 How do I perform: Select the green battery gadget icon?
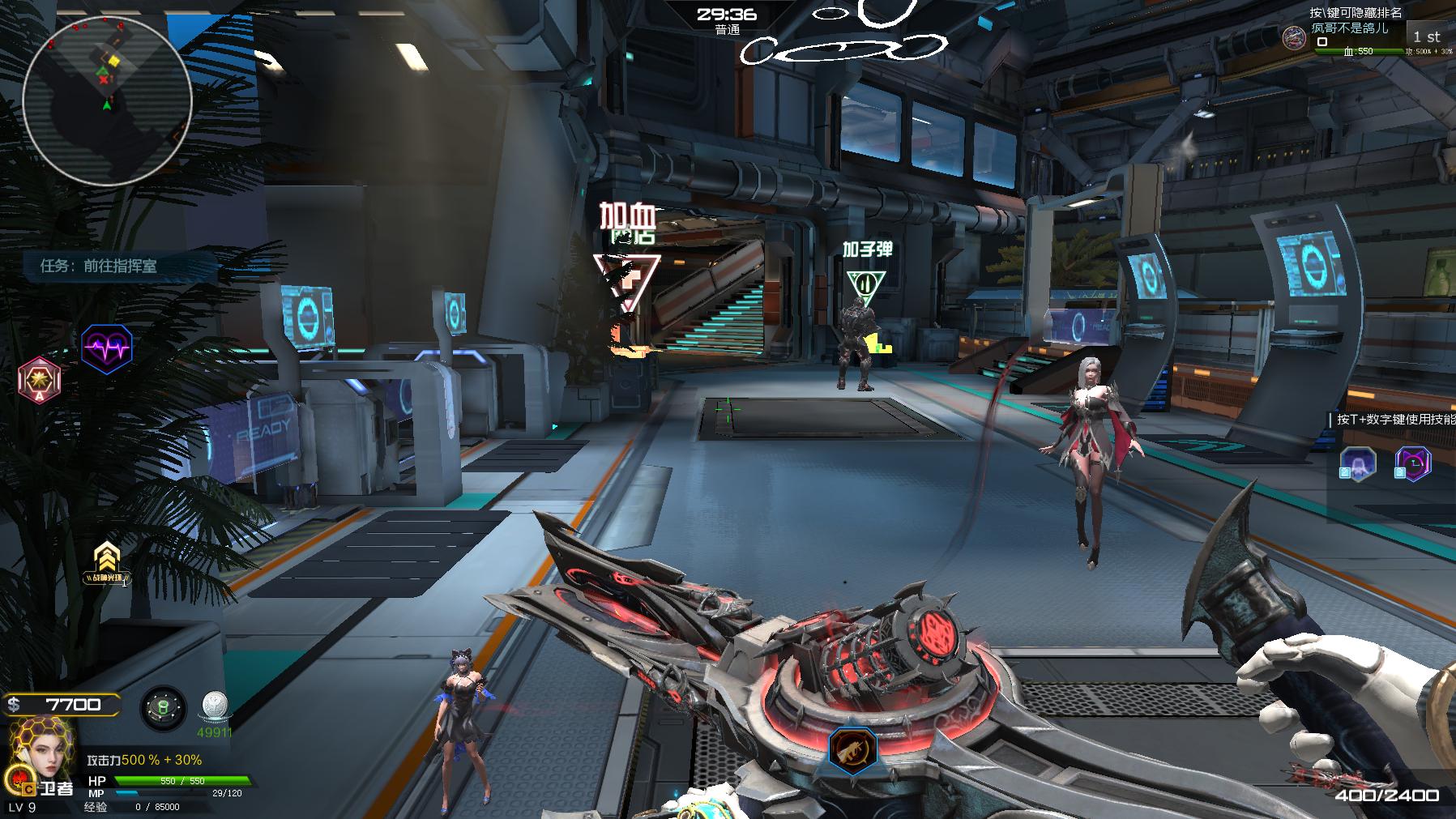tap(163, 709)
